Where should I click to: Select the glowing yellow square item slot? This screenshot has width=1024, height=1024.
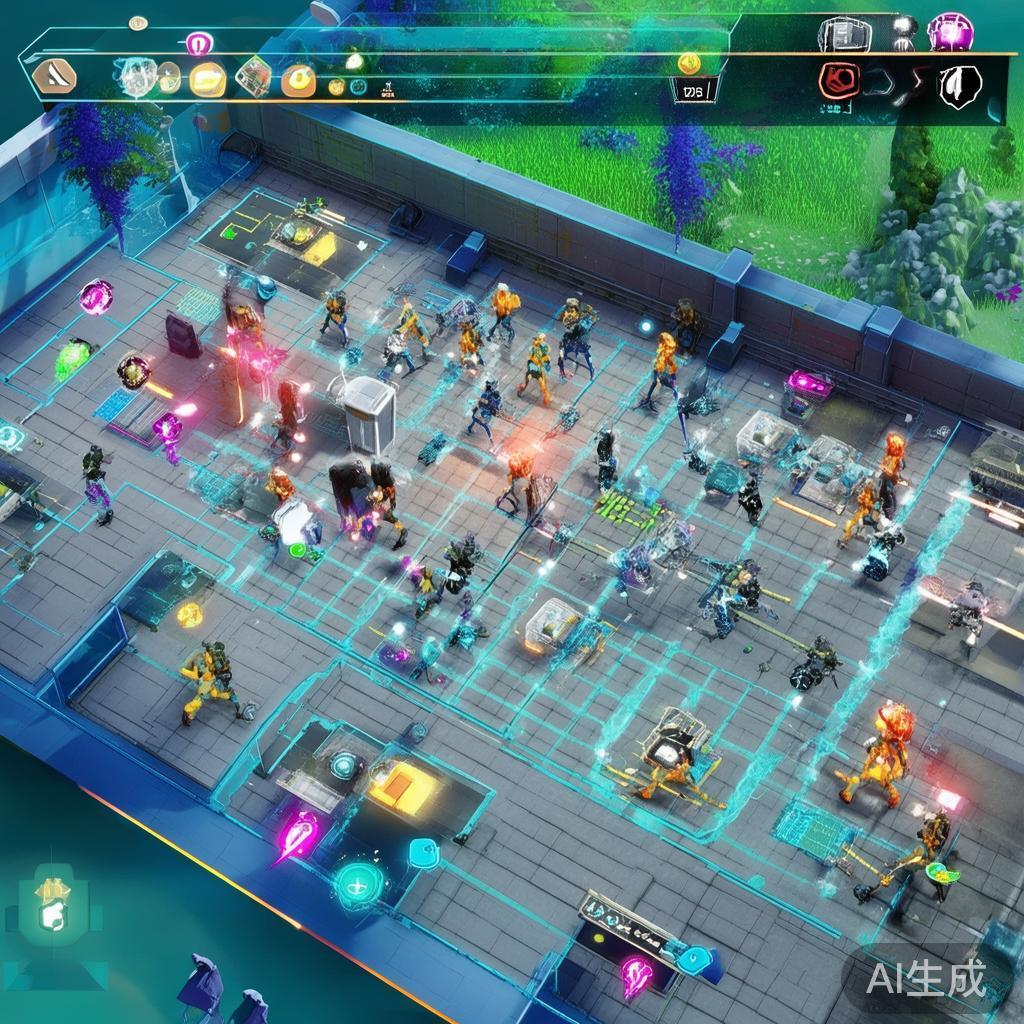point(207,78)
